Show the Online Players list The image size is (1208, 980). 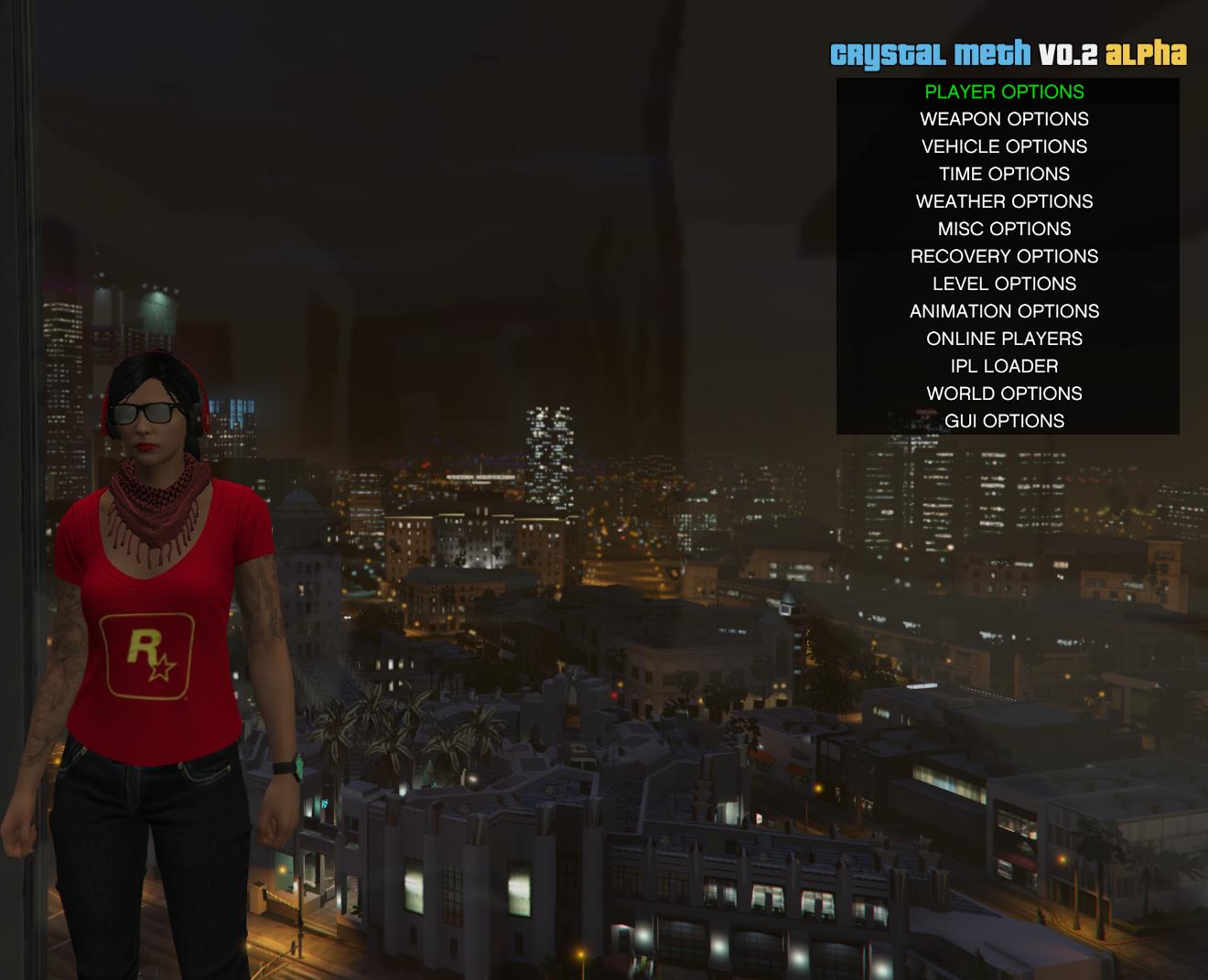point(1004,339)
